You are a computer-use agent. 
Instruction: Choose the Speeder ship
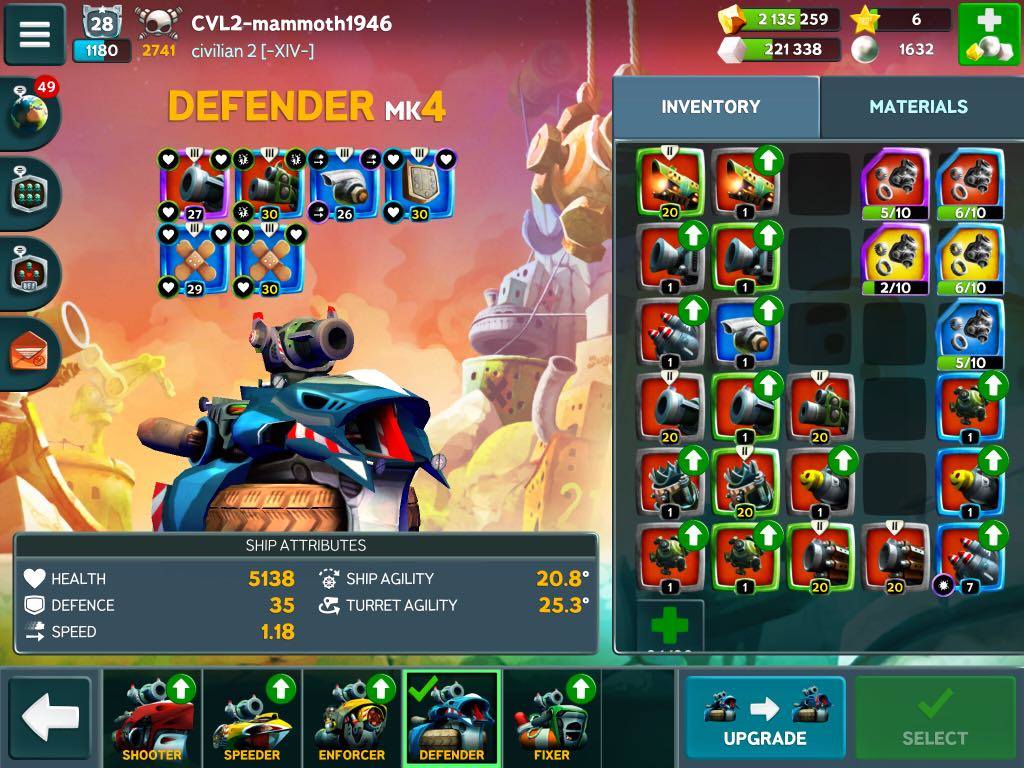[x=252, y=718]
